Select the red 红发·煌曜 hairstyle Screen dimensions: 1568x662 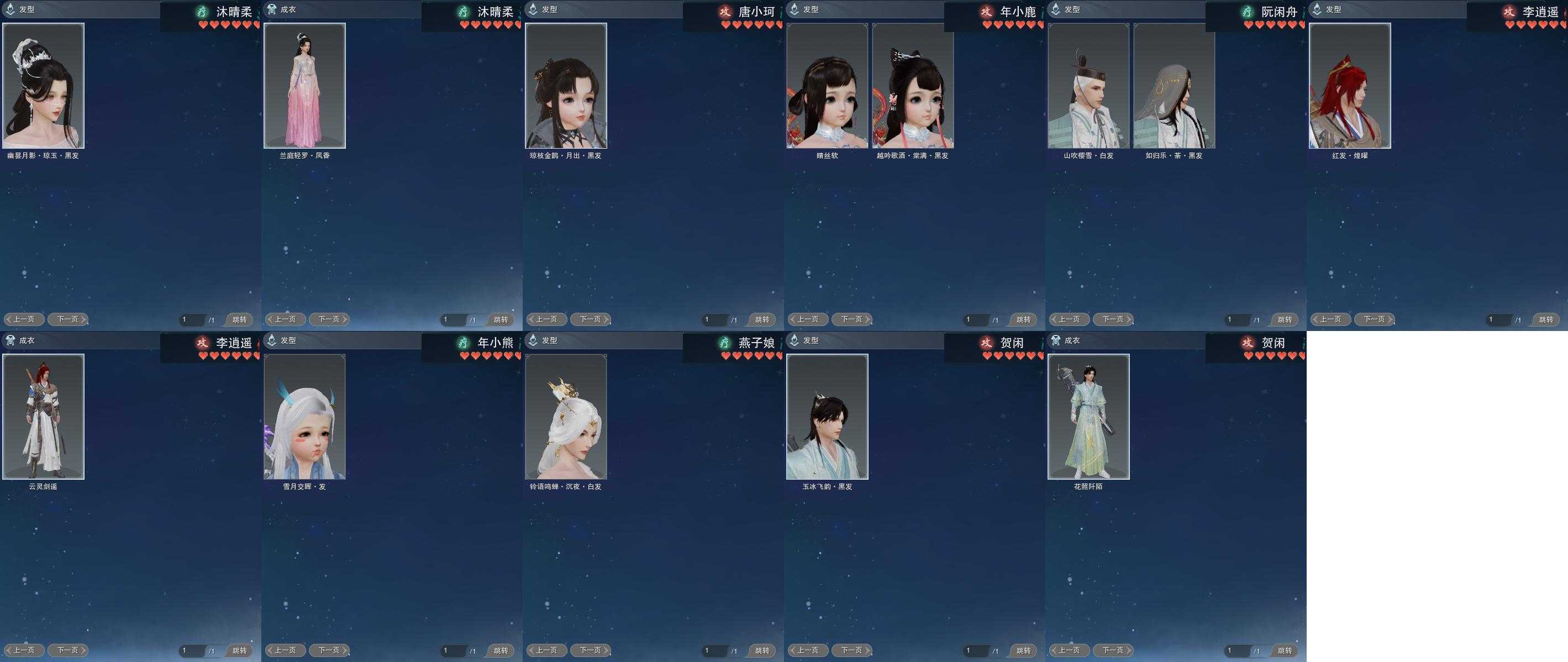pyautogui.click(x=1349, y=86)
